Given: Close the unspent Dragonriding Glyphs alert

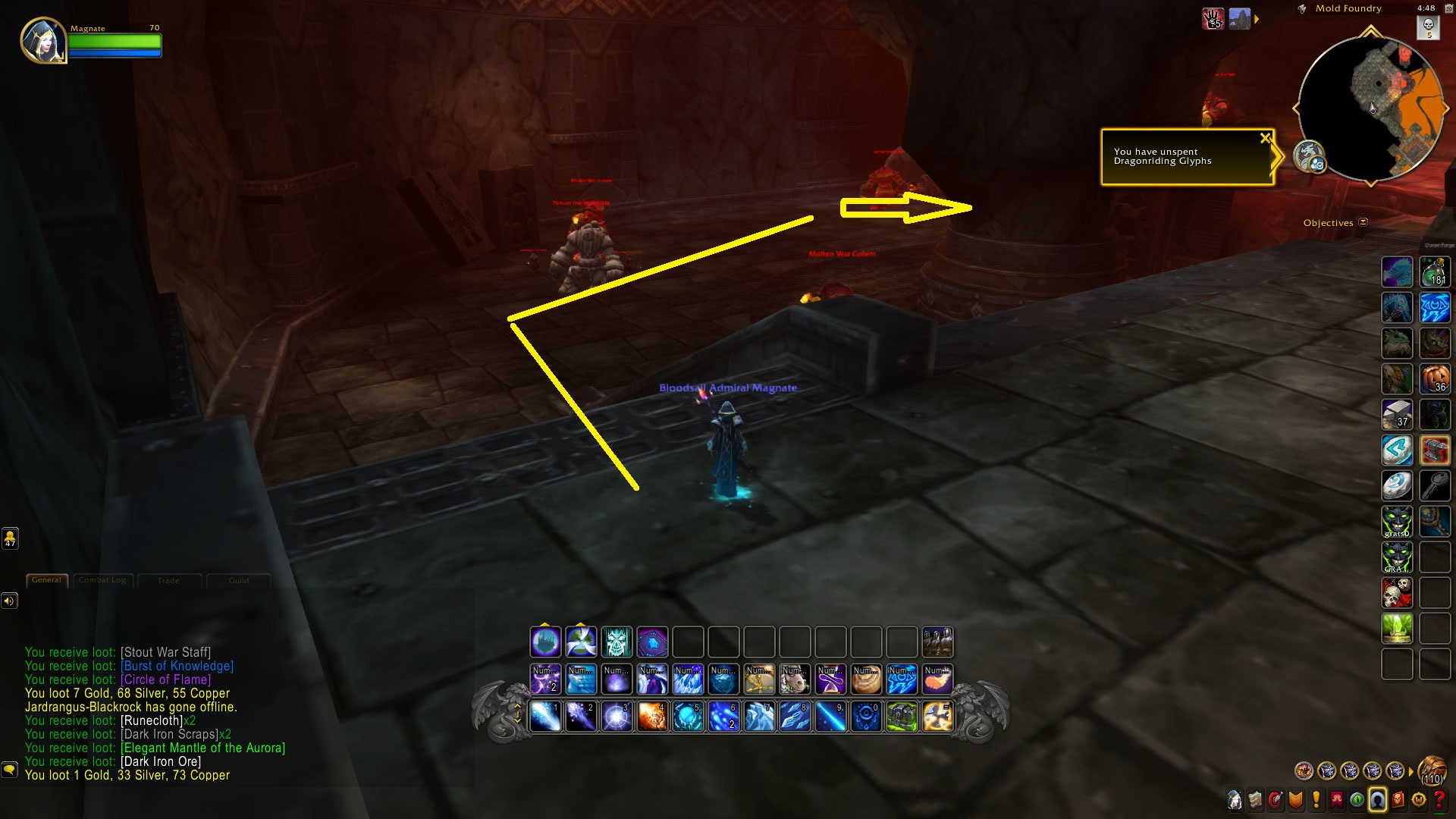Looking at the screenshot, I should tap(1265, 138).
